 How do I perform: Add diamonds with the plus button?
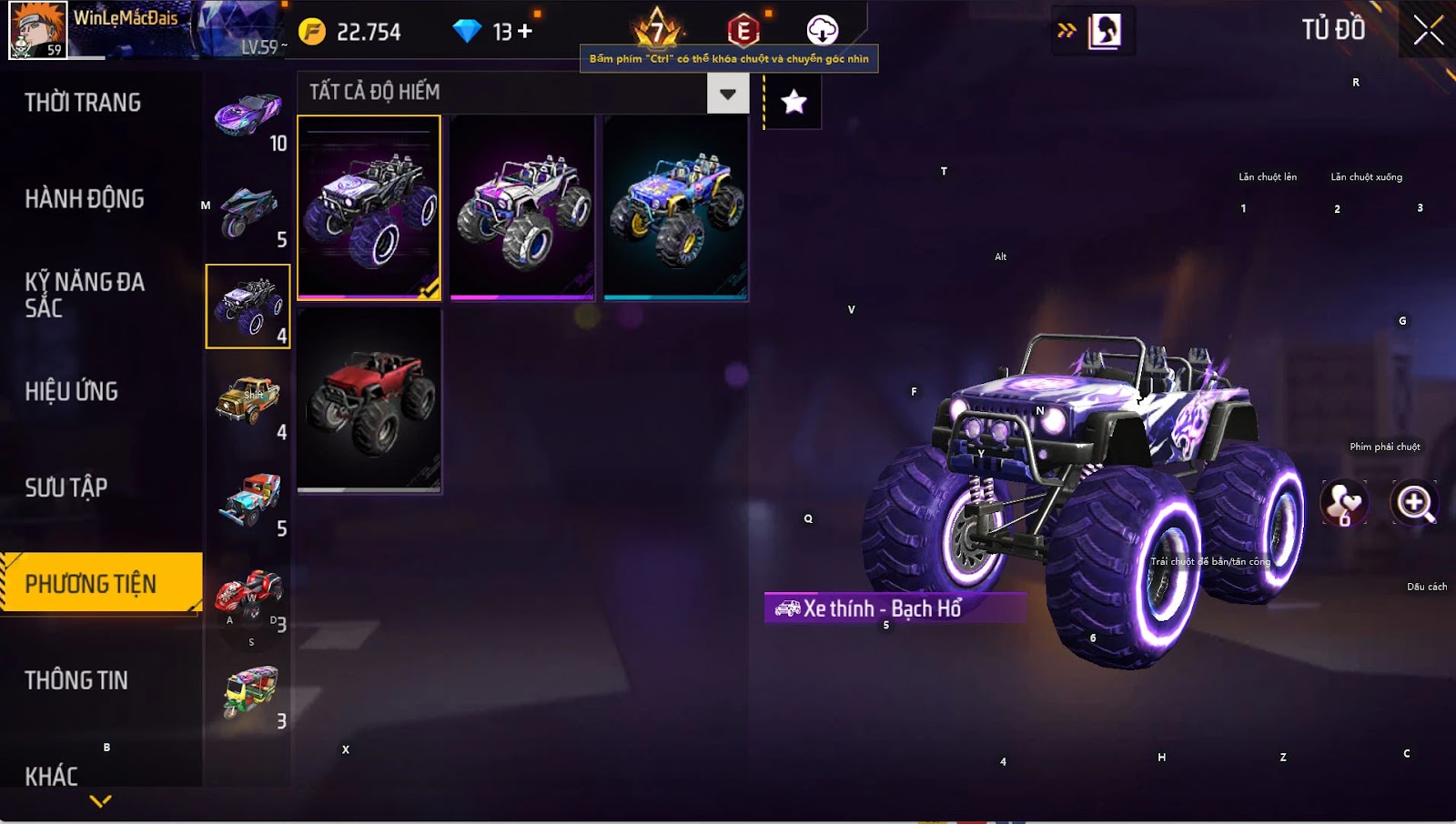click(x=525, y=32)
